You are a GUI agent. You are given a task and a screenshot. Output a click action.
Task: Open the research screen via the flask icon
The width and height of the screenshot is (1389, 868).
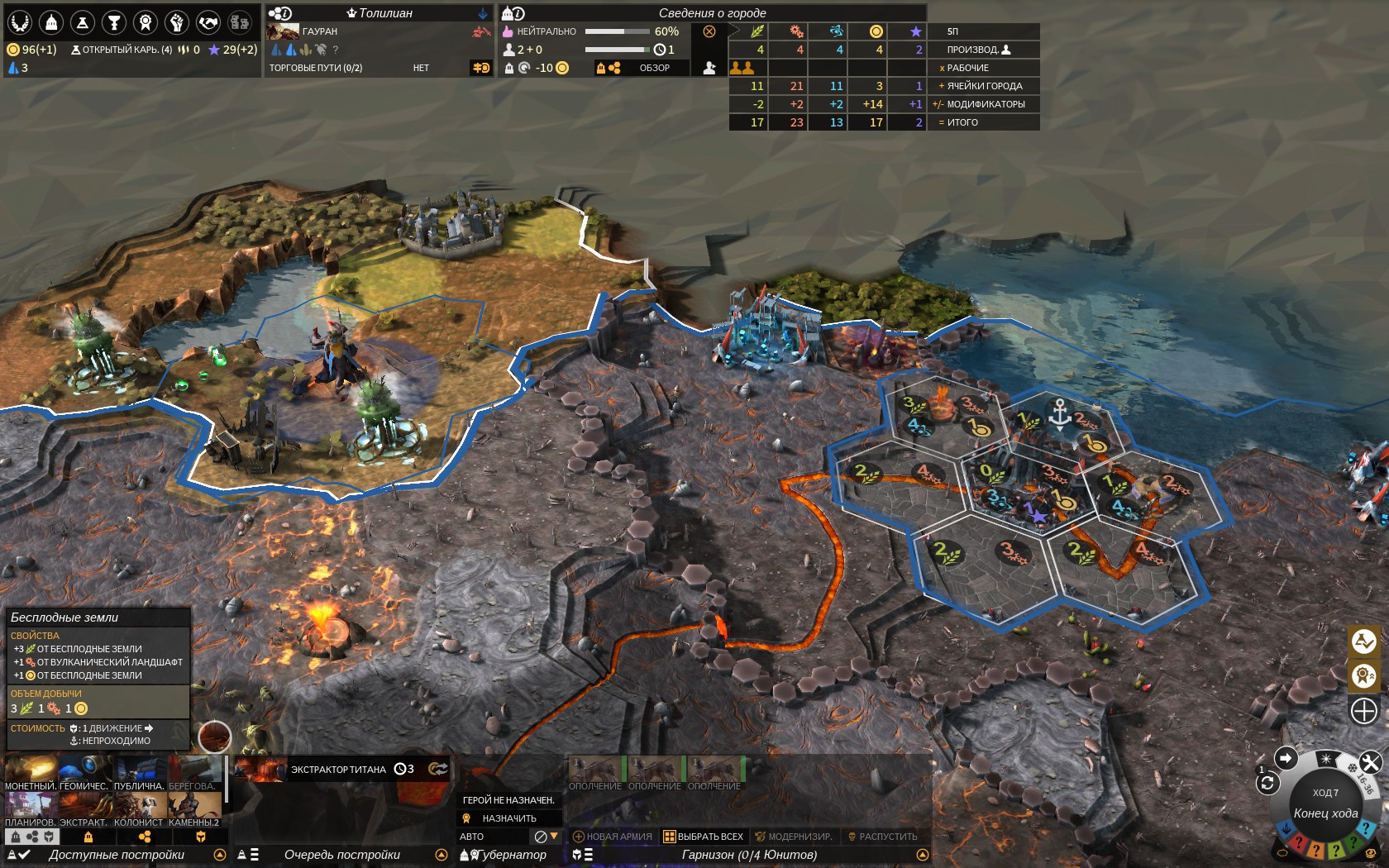pyautogui.click(x=82, y=22)
